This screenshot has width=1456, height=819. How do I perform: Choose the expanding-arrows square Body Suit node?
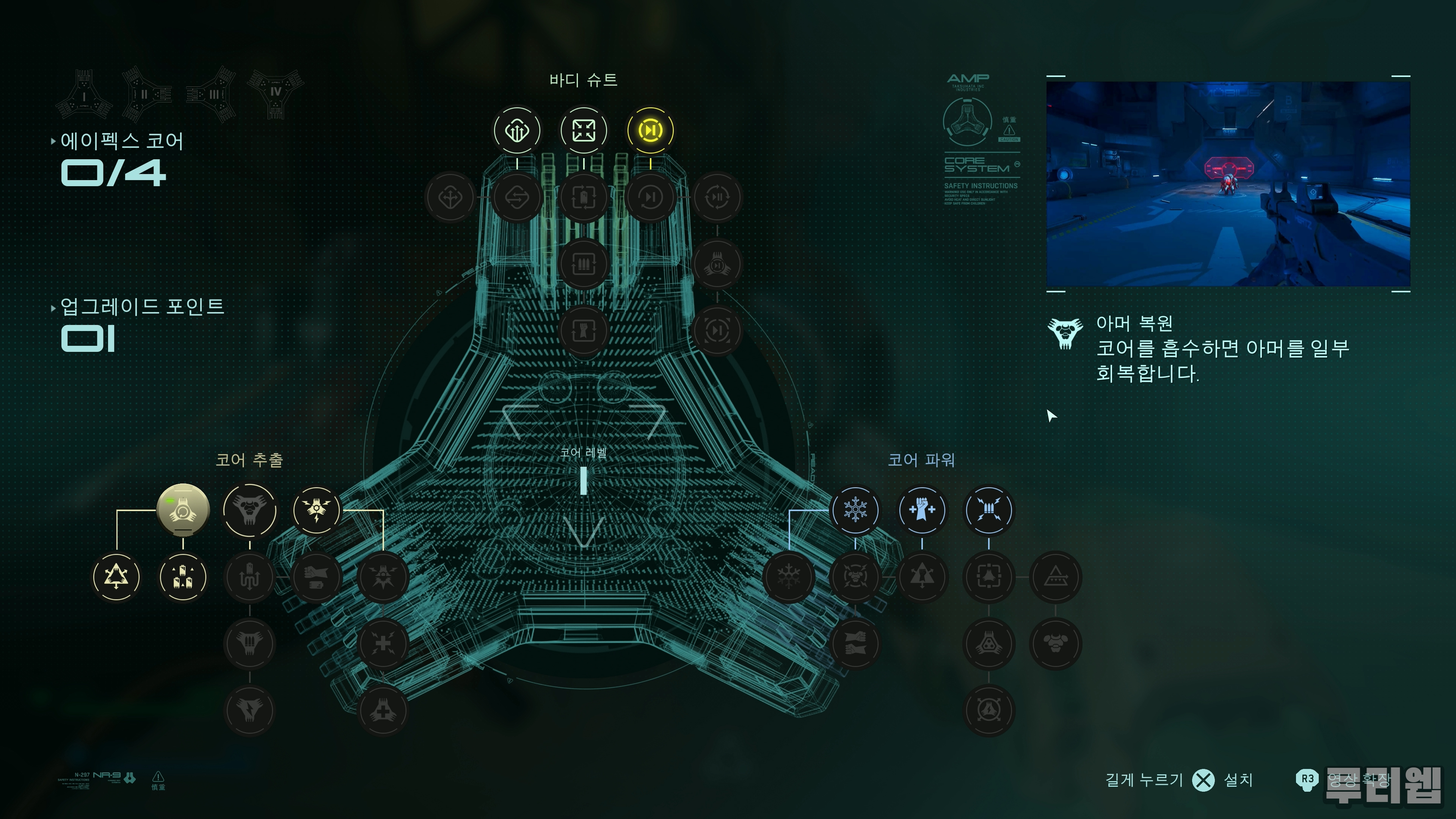583,130
